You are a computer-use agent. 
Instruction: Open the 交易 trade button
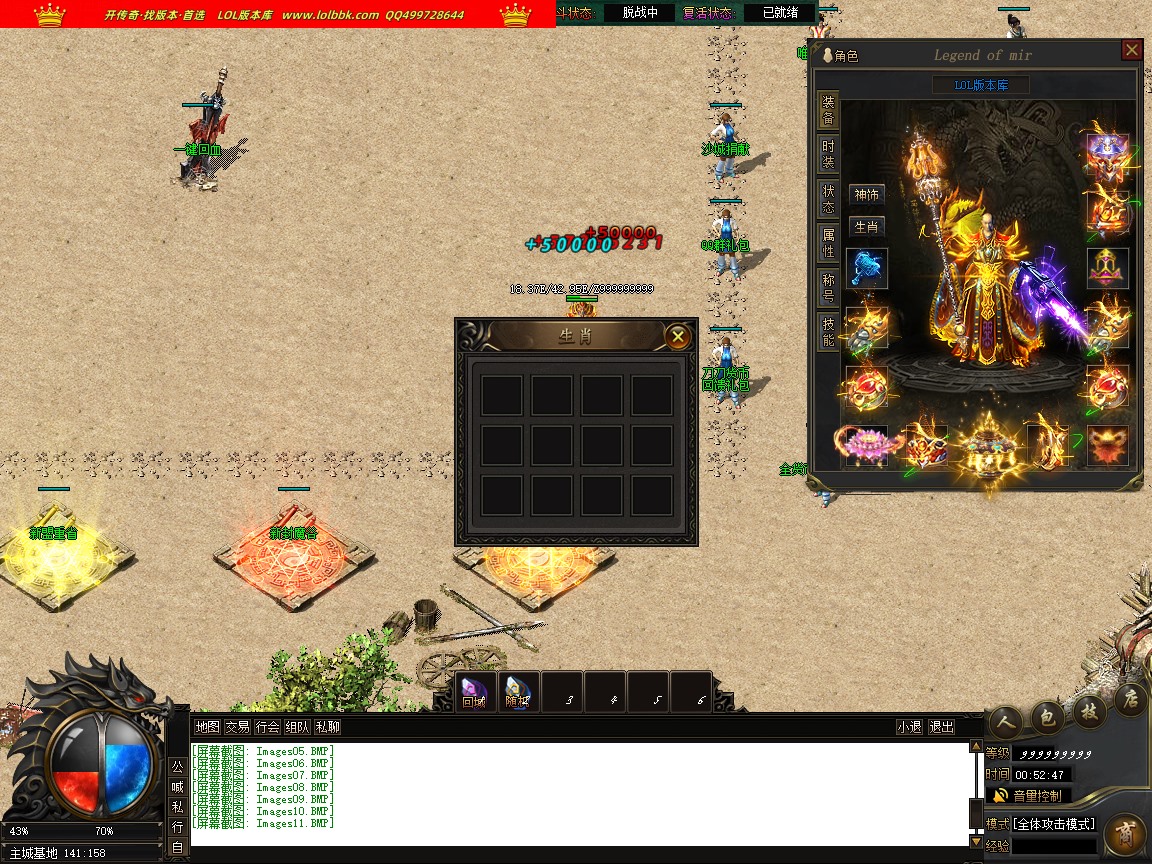click(x=237, y=727)
